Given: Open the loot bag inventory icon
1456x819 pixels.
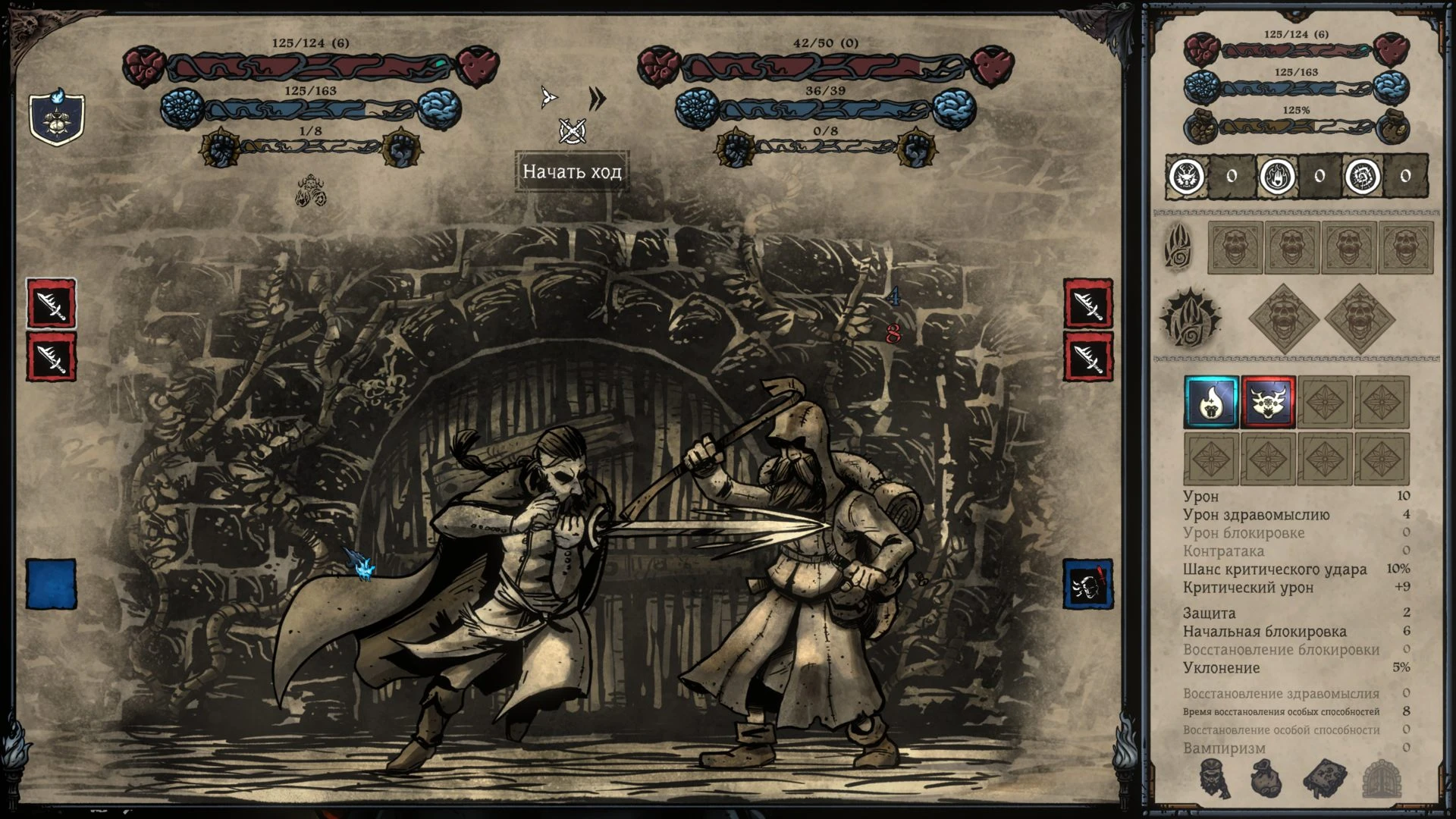Looking at the screenshot, I should pyautogui.click(x=1265, y=779).
